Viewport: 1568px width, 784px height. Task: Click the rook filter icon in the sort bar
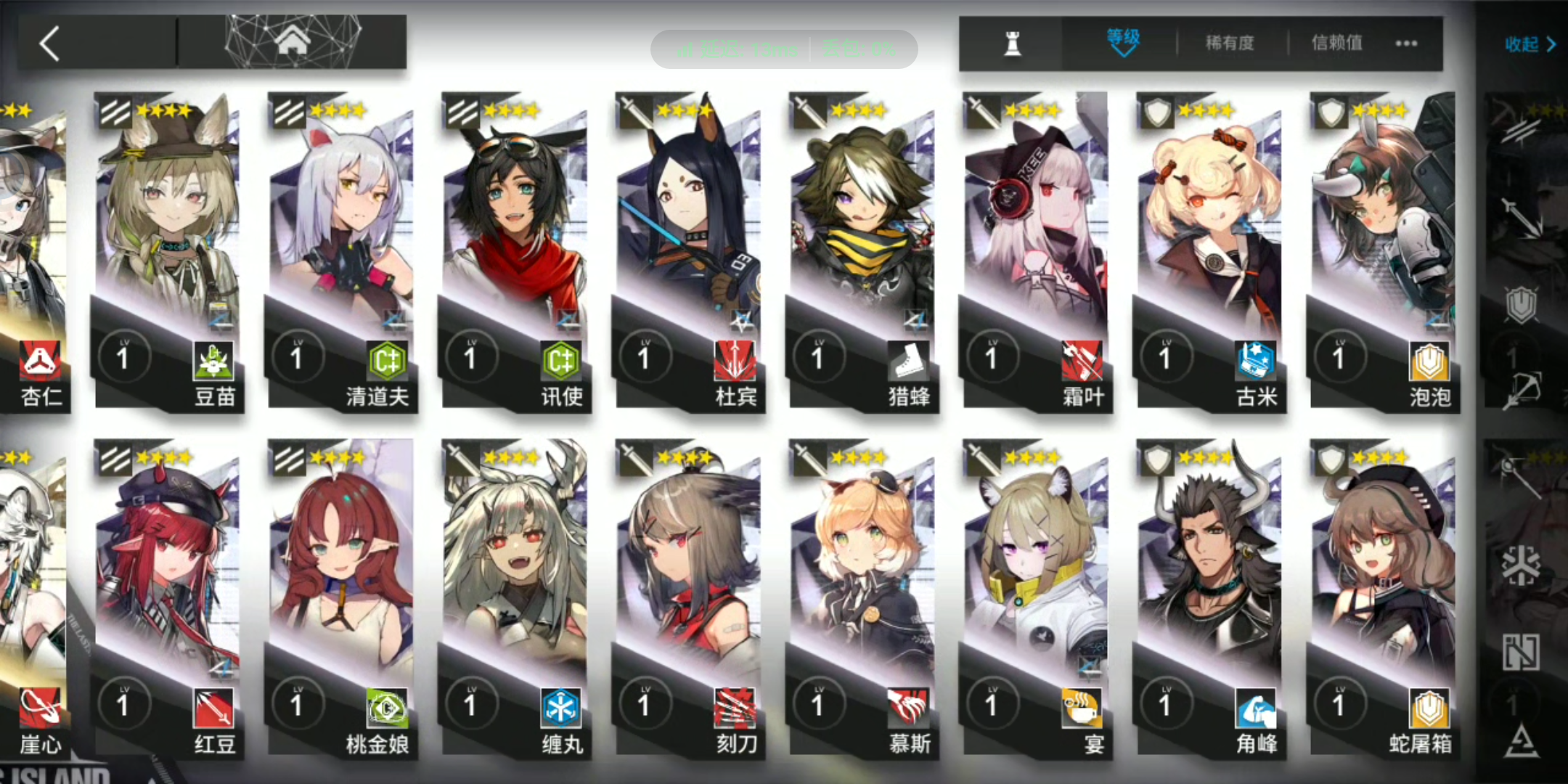[1013, 43]
